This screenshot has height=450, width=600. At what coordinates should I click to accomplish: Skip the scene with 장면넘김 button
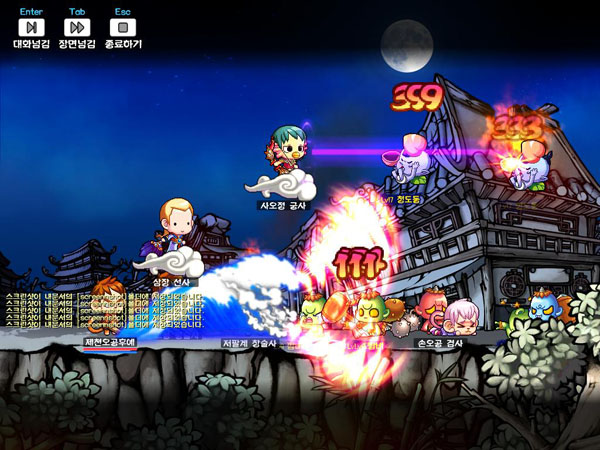[x=77, y=28]
